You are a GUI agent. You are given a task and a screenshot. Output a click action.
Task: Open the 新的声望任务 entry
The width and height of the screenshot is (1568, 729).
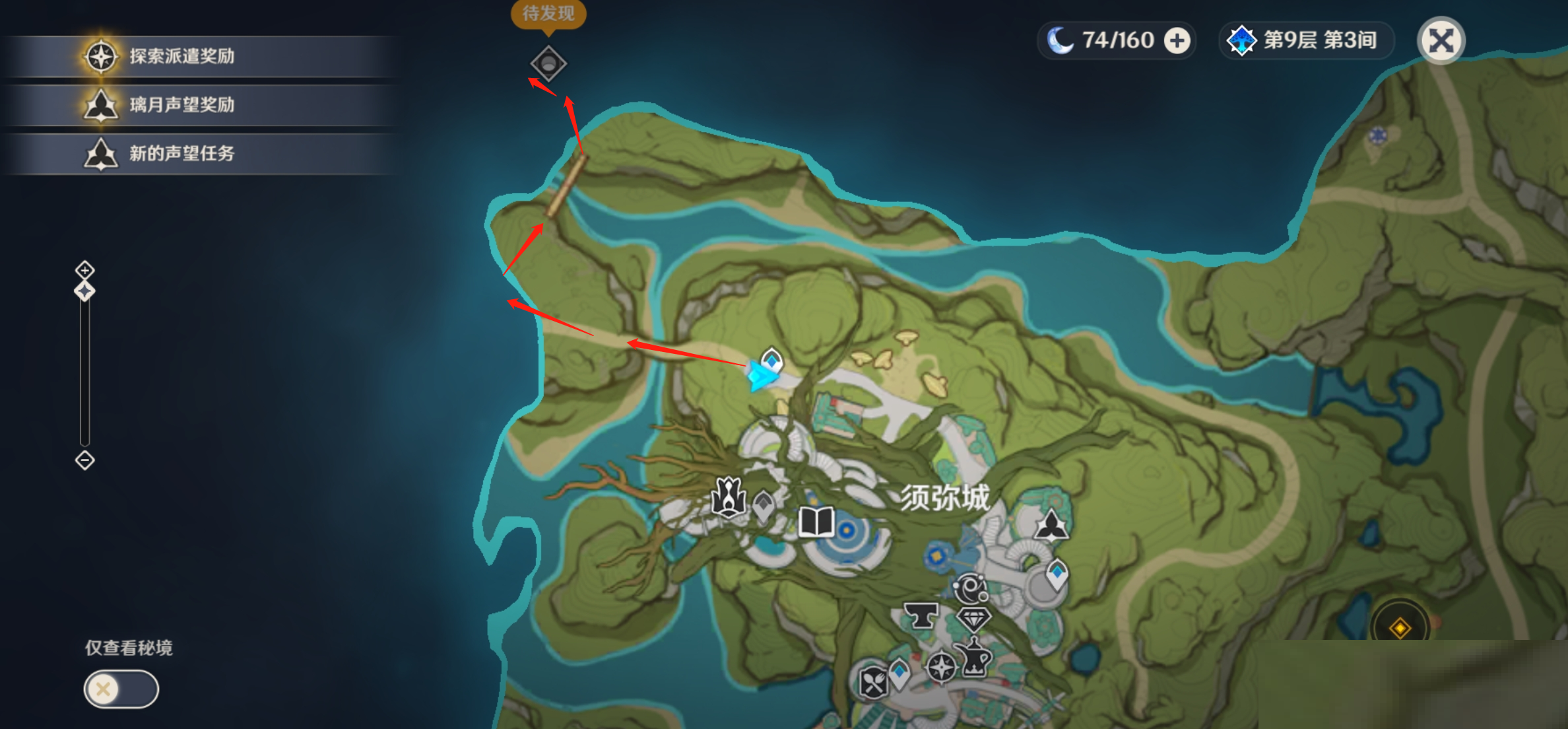tap(181, 154)
